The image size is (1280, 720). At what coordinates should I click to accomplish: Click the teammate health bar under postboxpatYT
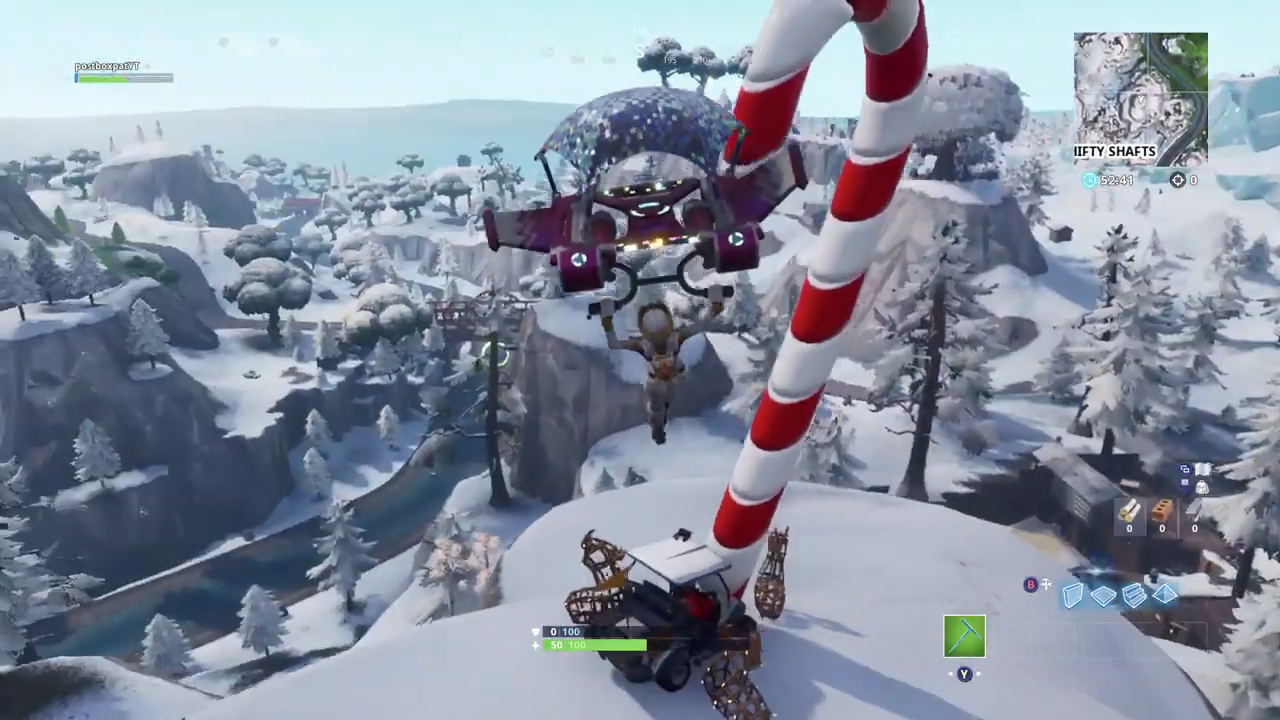(x=124, y=80)
